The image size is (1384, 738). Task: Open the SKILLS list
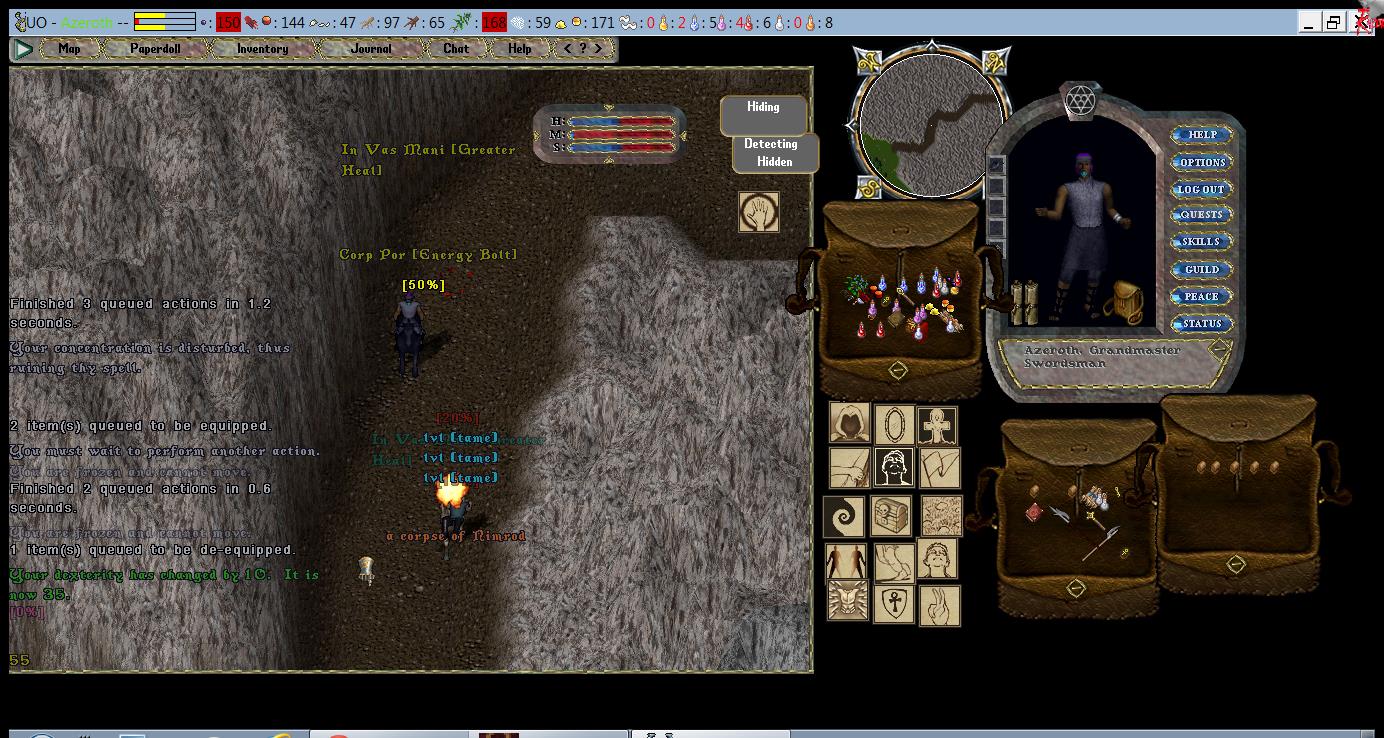pos(1201,242)
